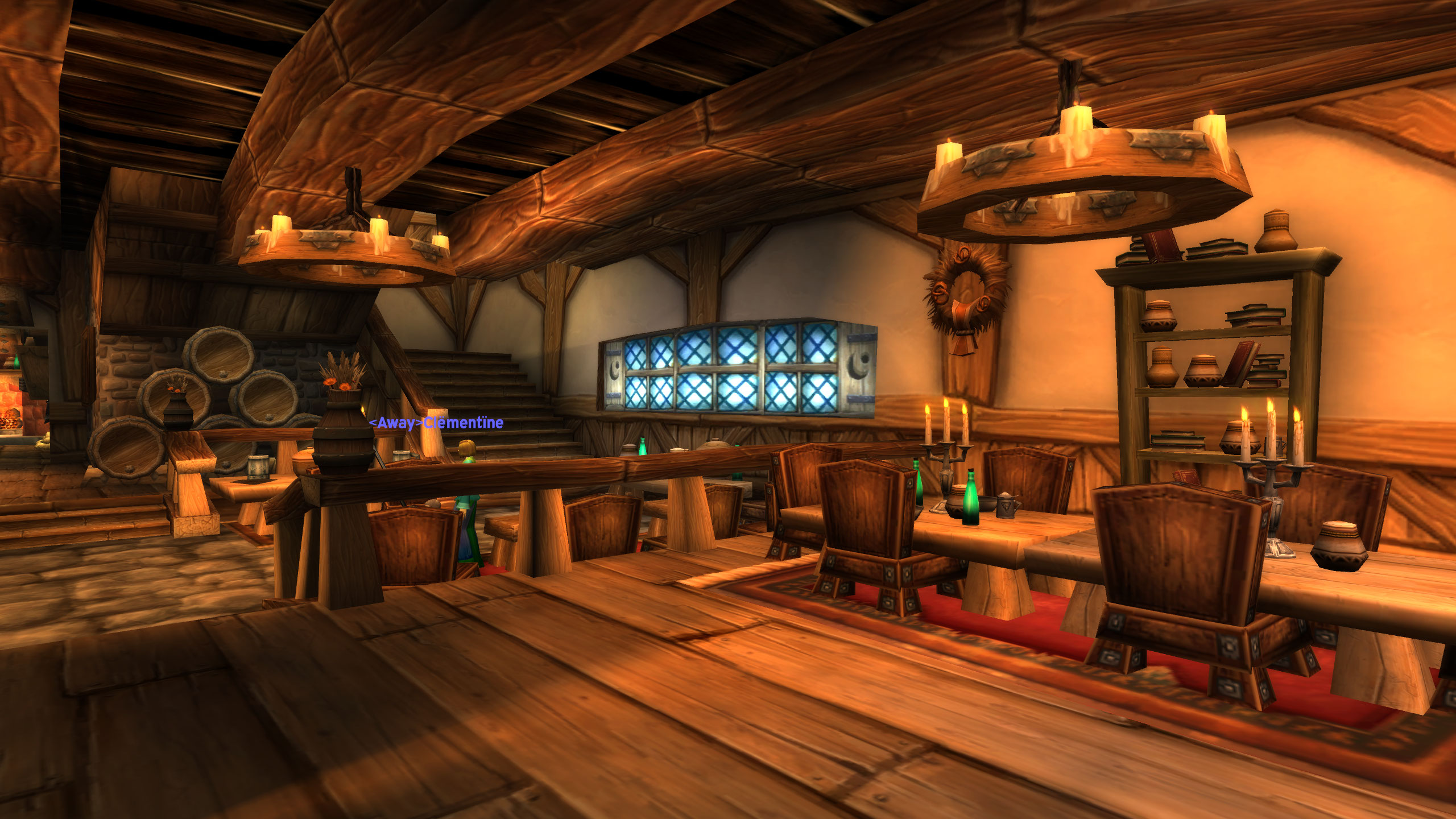Select the Clementine player name label
Screen dimensions: 1456x819
(436, 423)
